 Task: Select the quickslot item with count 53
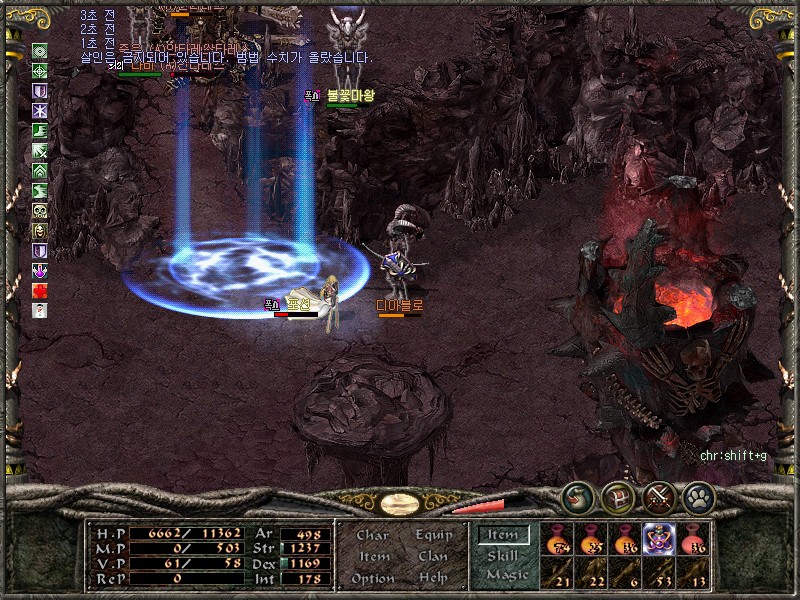pyautogui.click(x=659, y=573)
